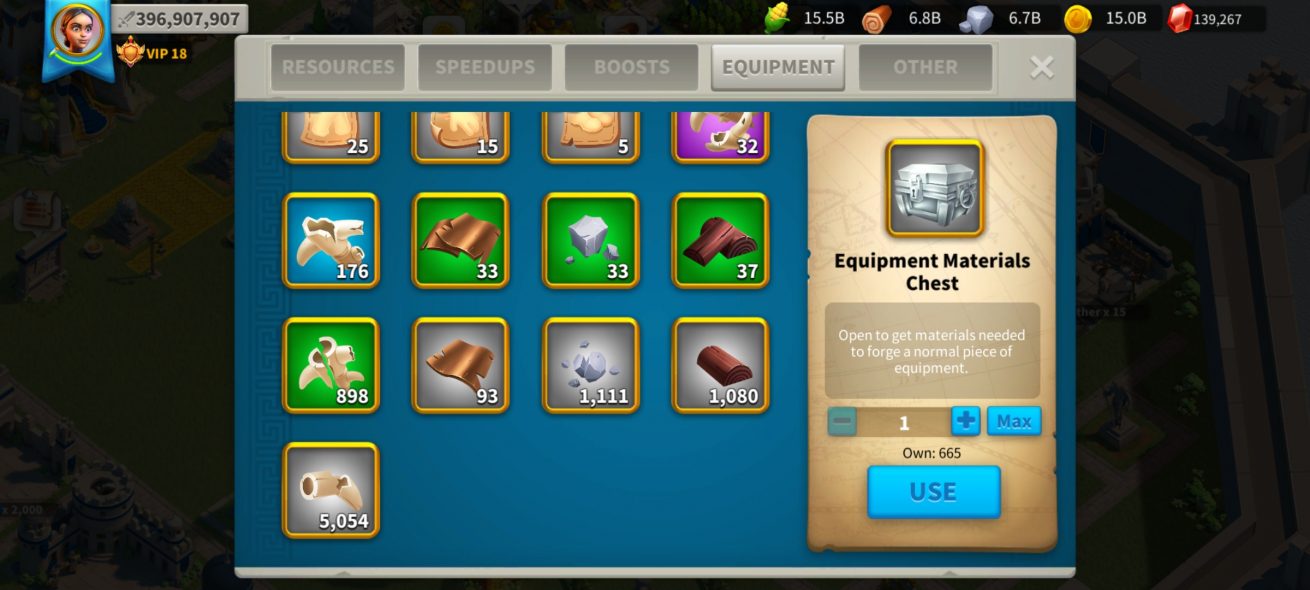Viewport: 1310px width, 590px height.
Task: Select the gray iron ore with 1,111
Action: point(591,365)
